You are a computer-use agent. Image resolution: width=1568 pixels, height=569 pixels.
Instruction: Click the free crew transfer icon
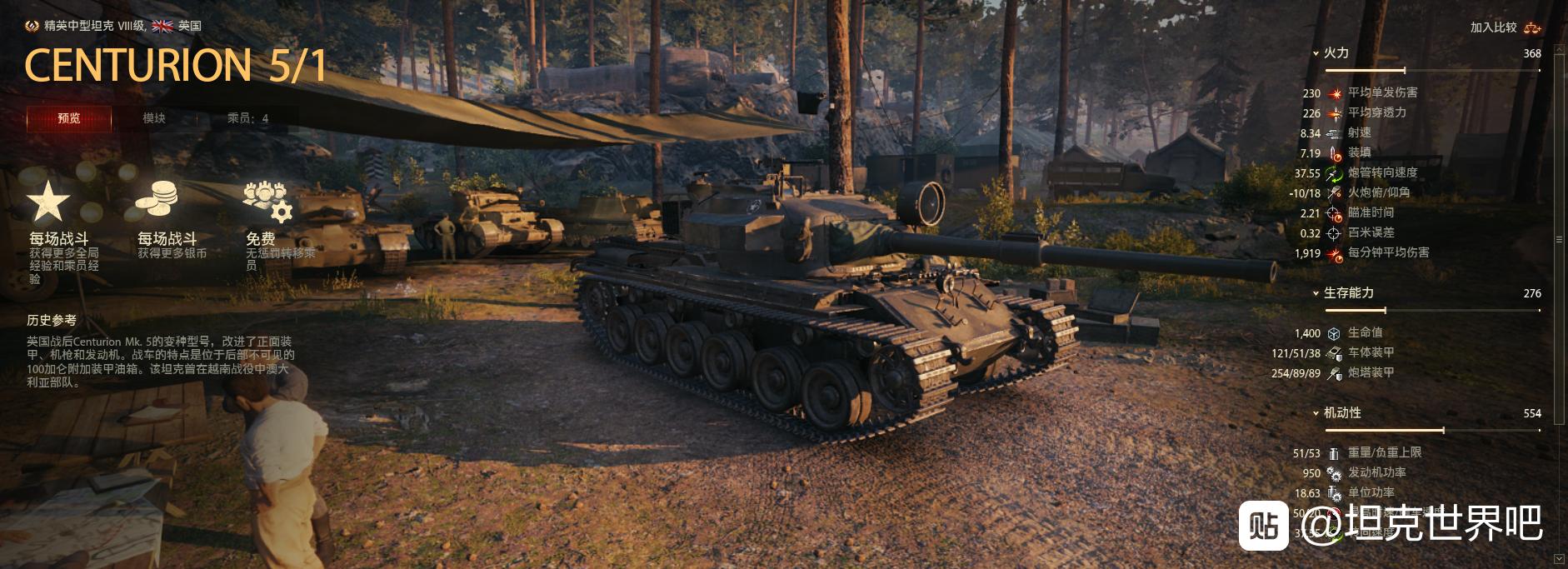267,200
